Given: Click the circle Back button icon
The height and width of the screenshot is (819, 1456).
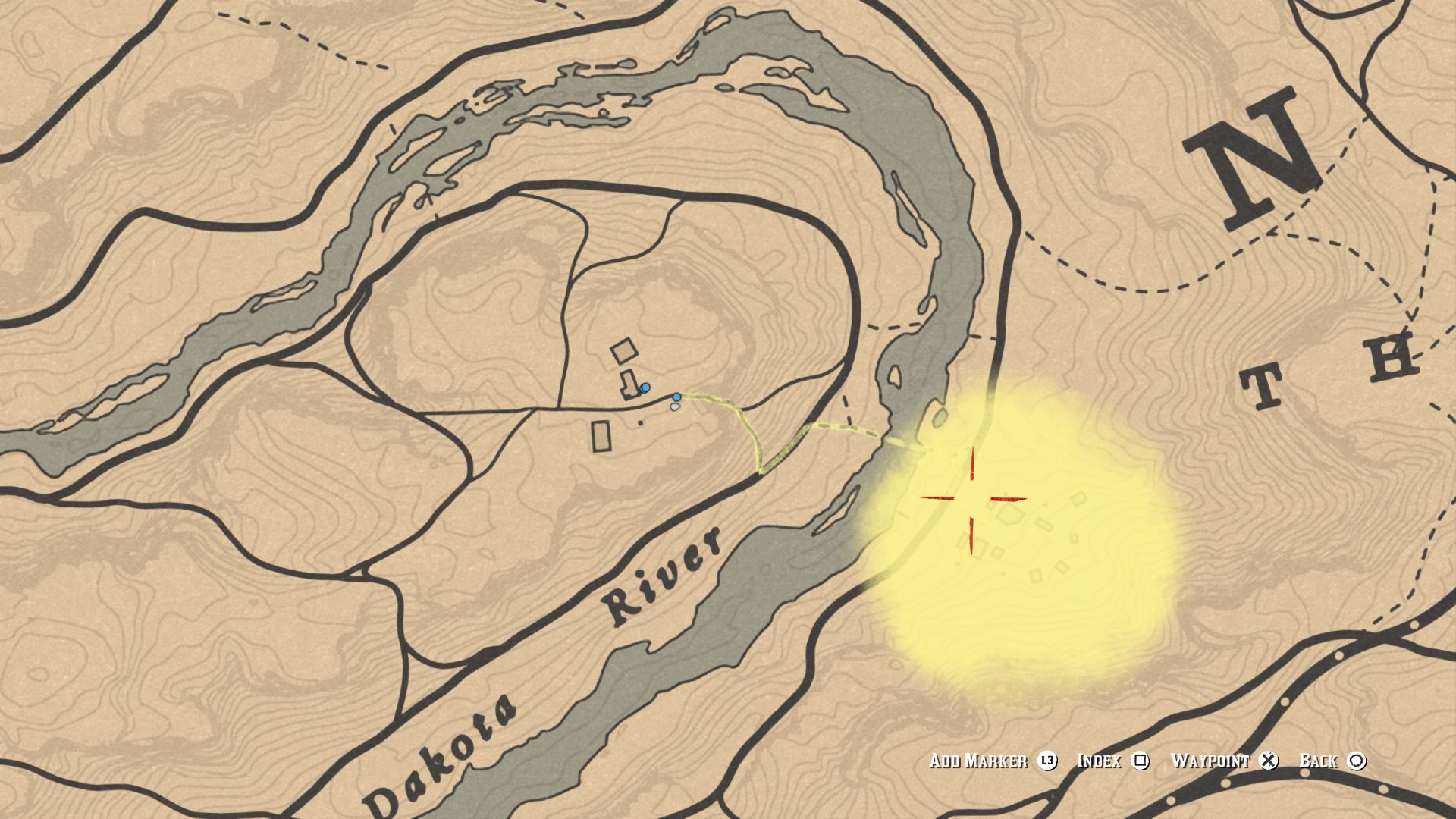Looking at the screenshot, I should click(x=1355, y=761).
